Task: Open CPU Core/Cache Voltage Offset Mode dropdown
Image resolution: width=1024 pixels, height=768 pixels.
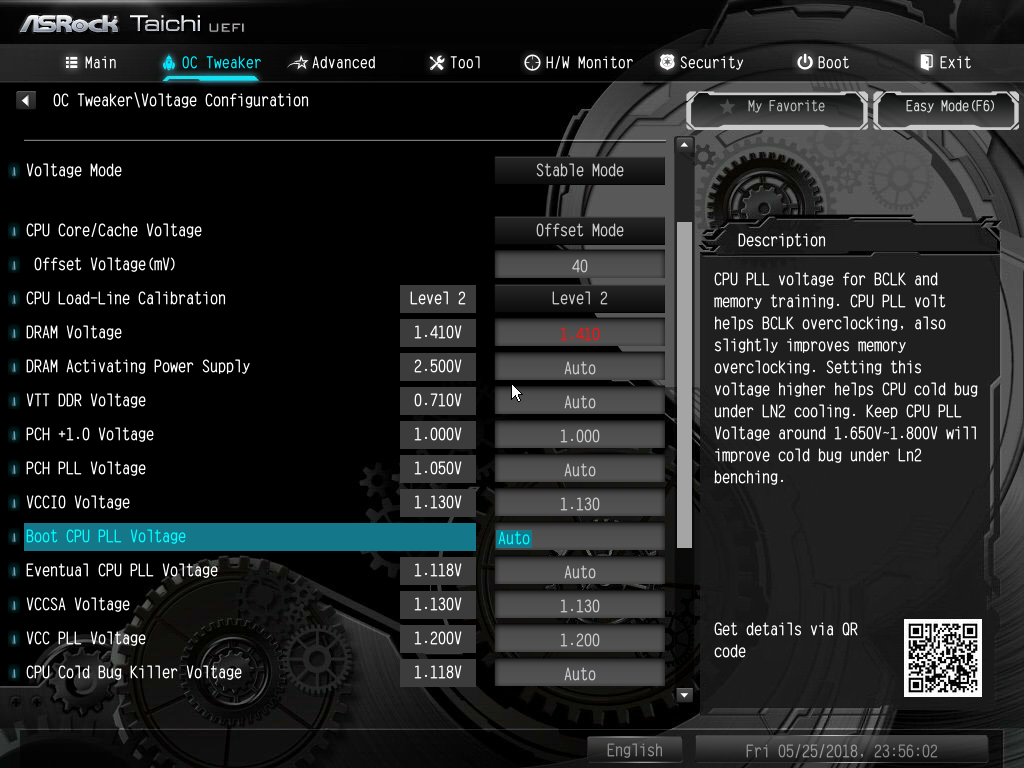Action: (x=579, y=231)
